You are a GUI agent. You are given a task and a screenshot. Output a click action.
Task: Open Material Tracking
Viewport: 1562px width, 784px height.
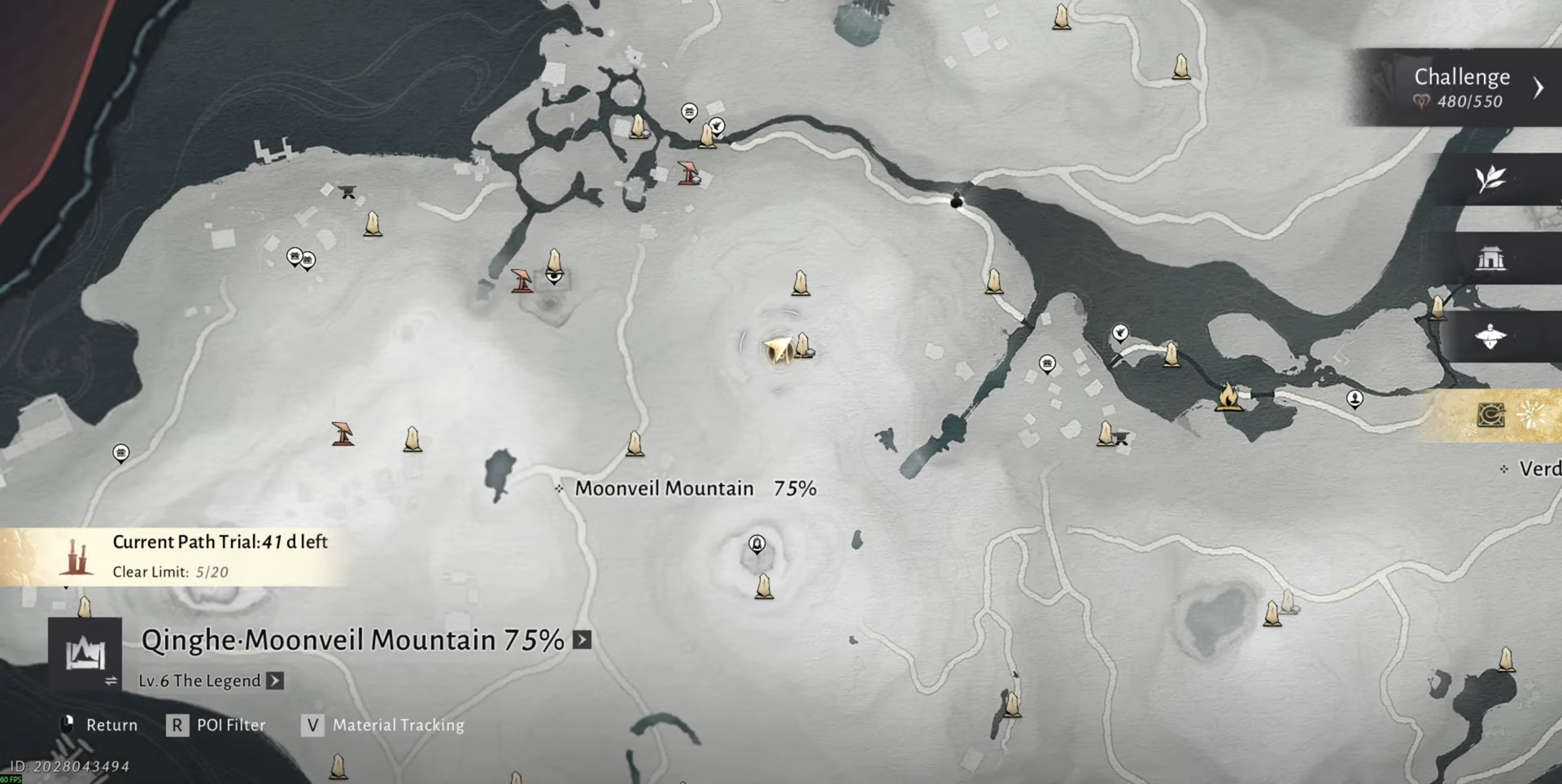382,725
